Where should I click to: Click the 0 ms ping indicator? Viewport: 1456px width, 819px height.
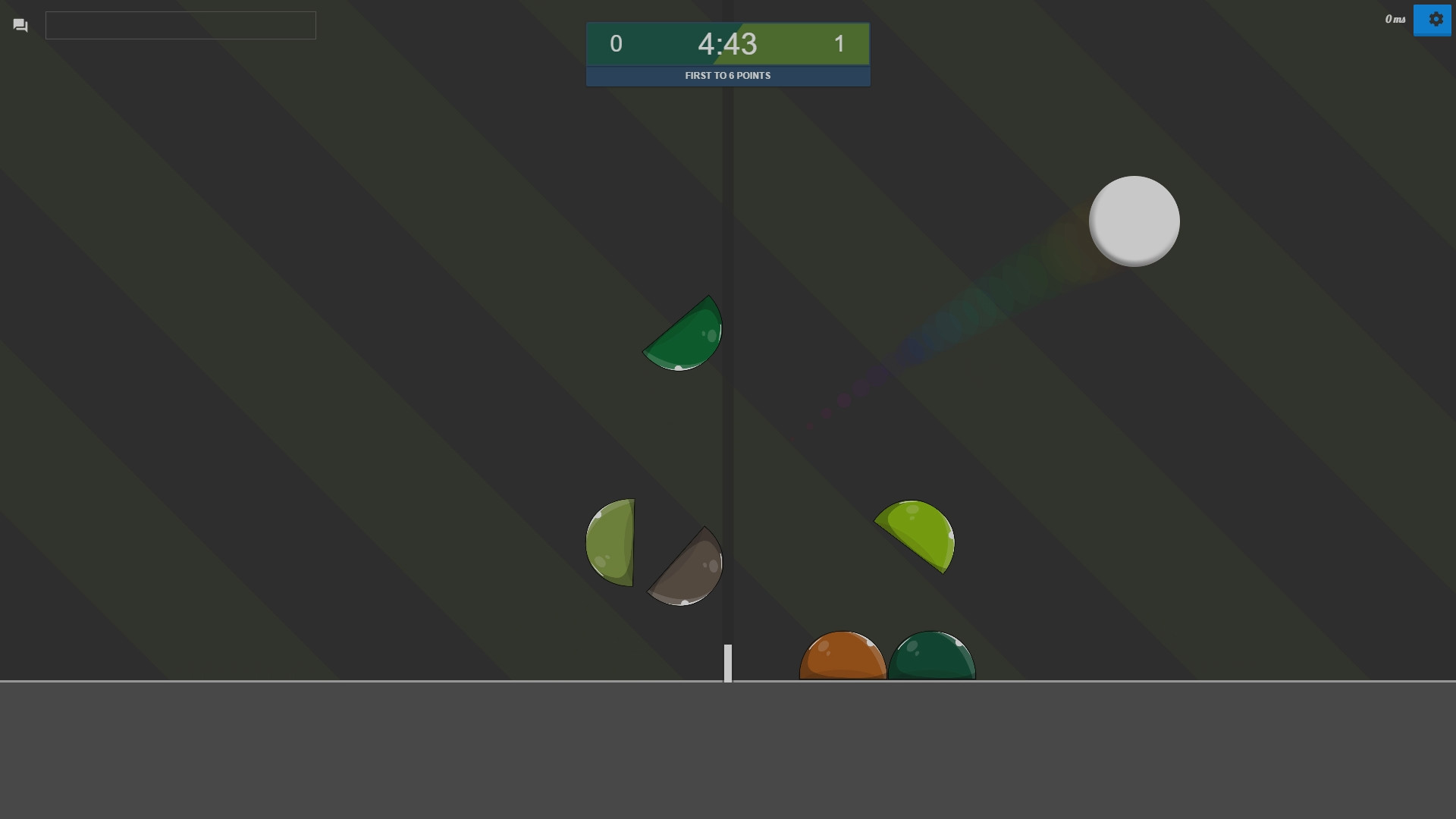click(1395, 20)
